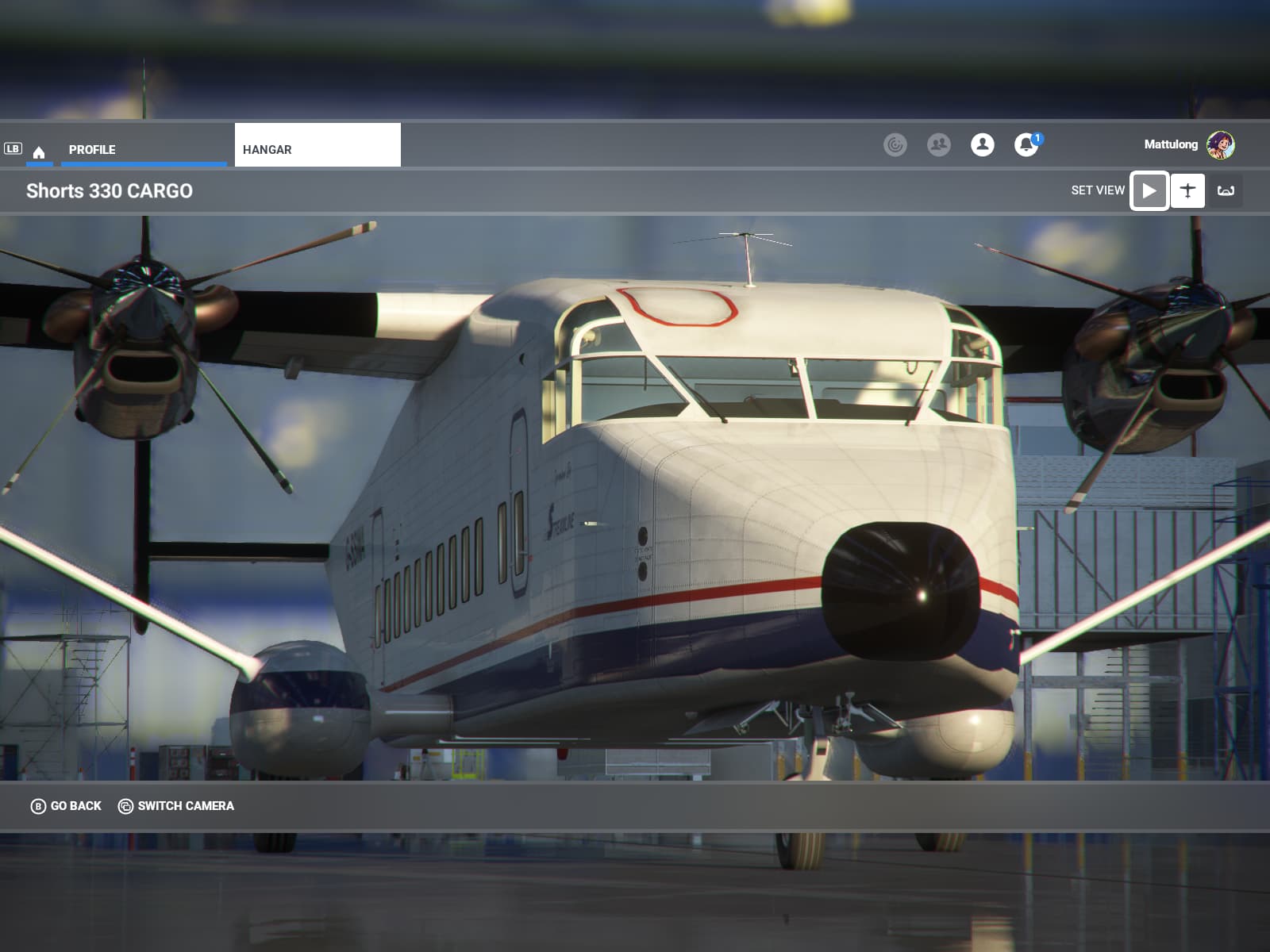Open the notifications bell icon
The image size is (1270, 952).
click(x=1026, y=145)
